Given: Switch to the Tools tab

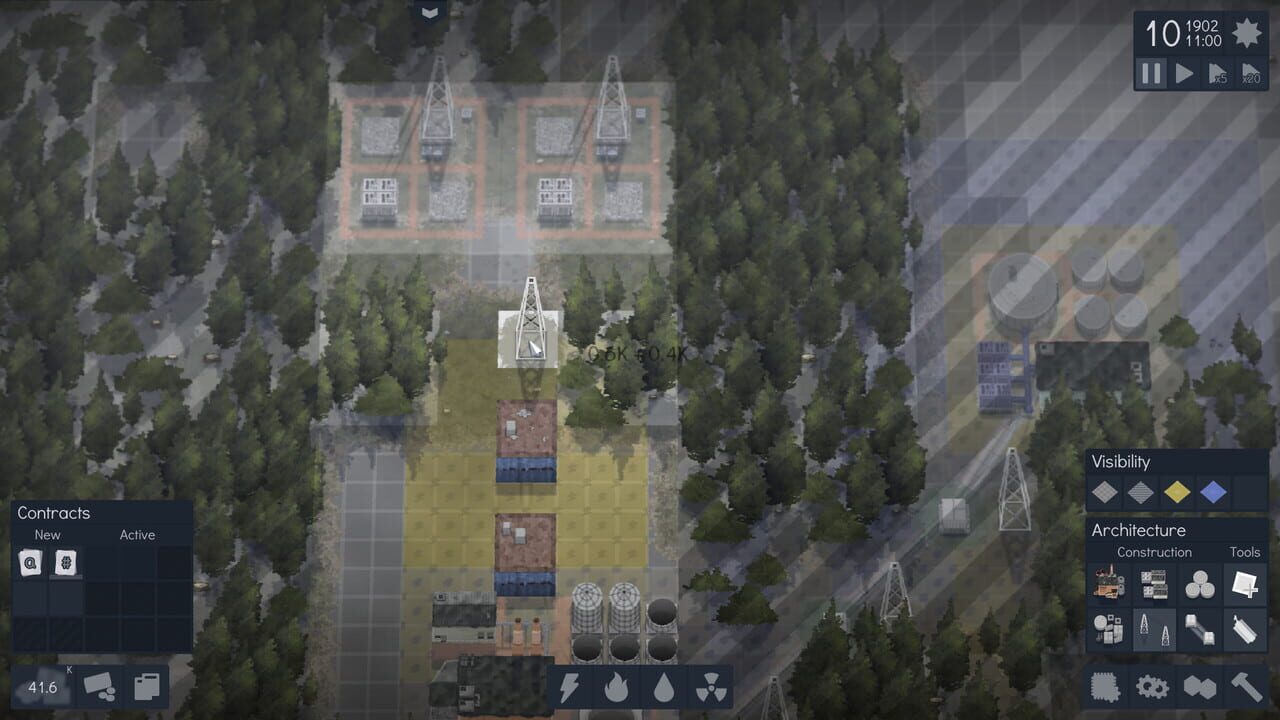Looking at the screenshot, I should [1245, 552].
